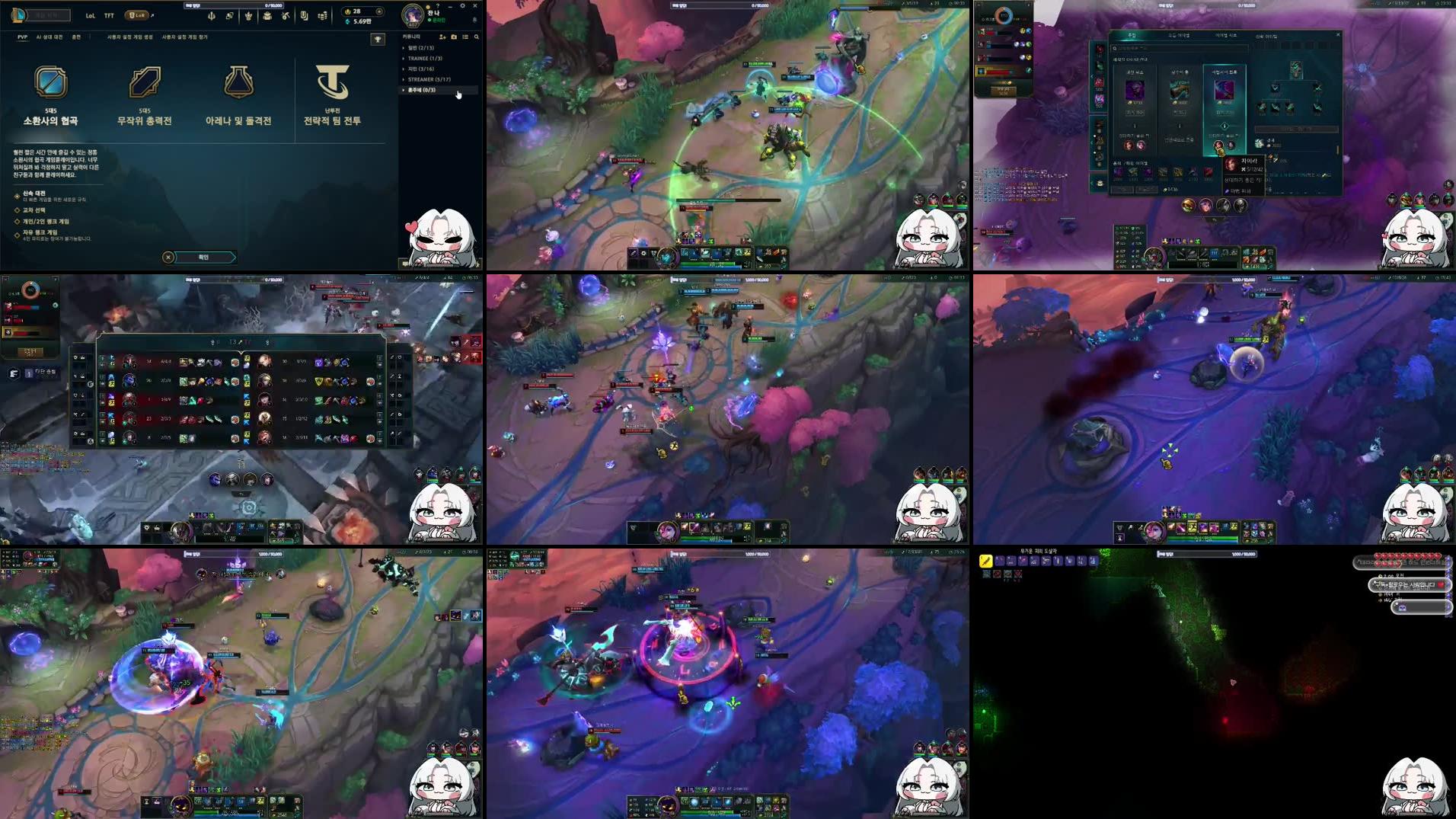Expand the TRAINEE (1/3) friend group
Image resolution: width=1456 pixels, height=819 pixels.
(425, 58)
